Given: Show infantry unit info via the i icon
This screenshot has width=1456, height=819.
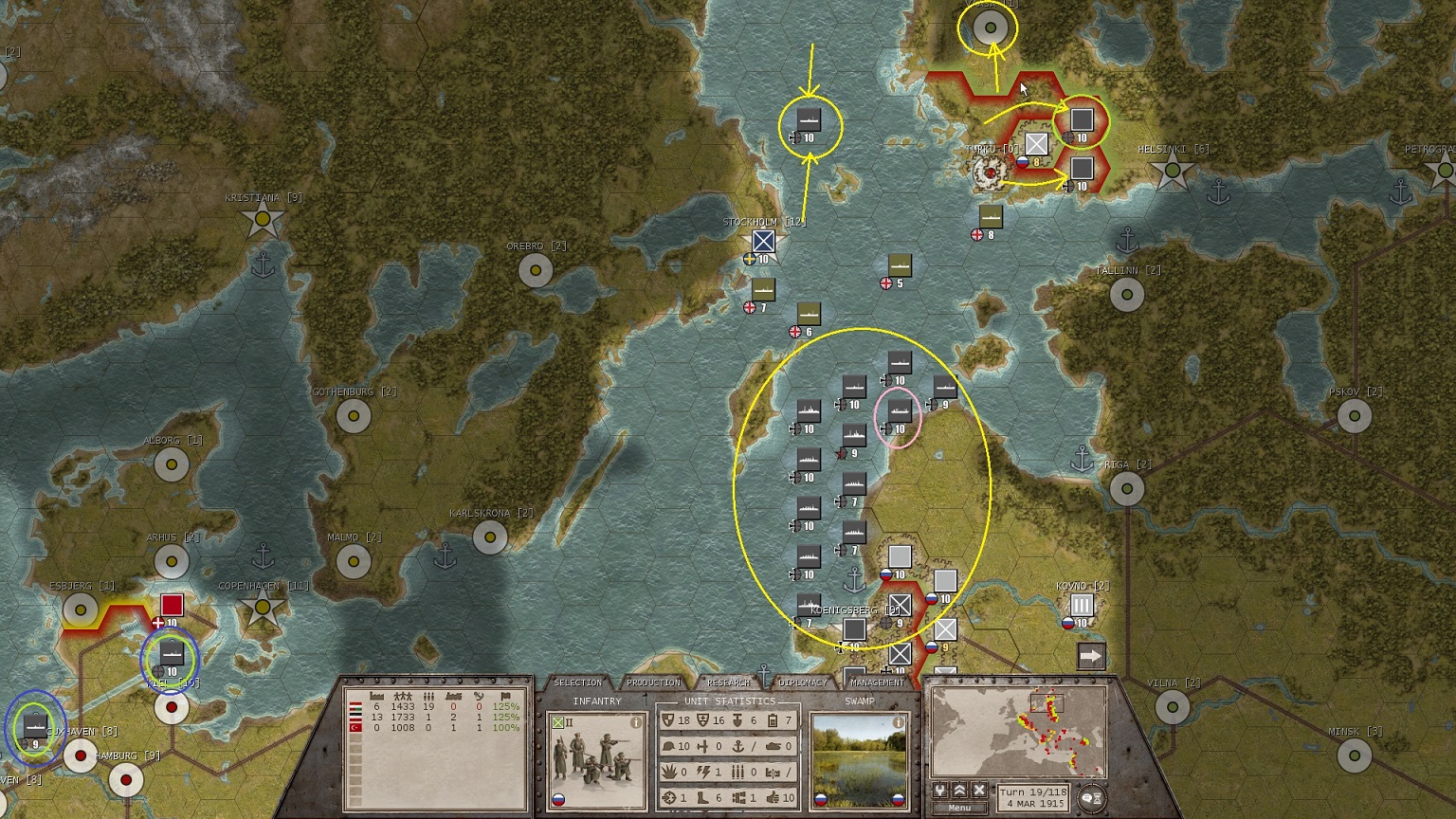Looking at the screenshot, I should tap(636, 722).
